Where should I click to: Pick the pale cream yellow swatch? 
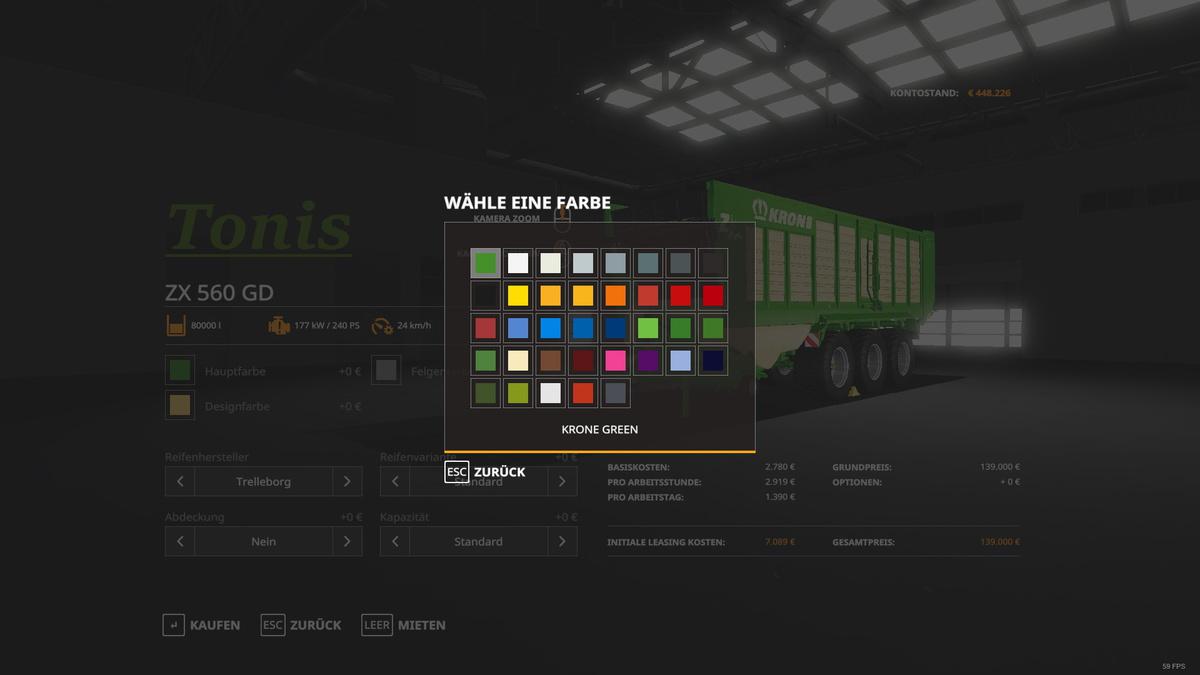(x=517, y=360)
